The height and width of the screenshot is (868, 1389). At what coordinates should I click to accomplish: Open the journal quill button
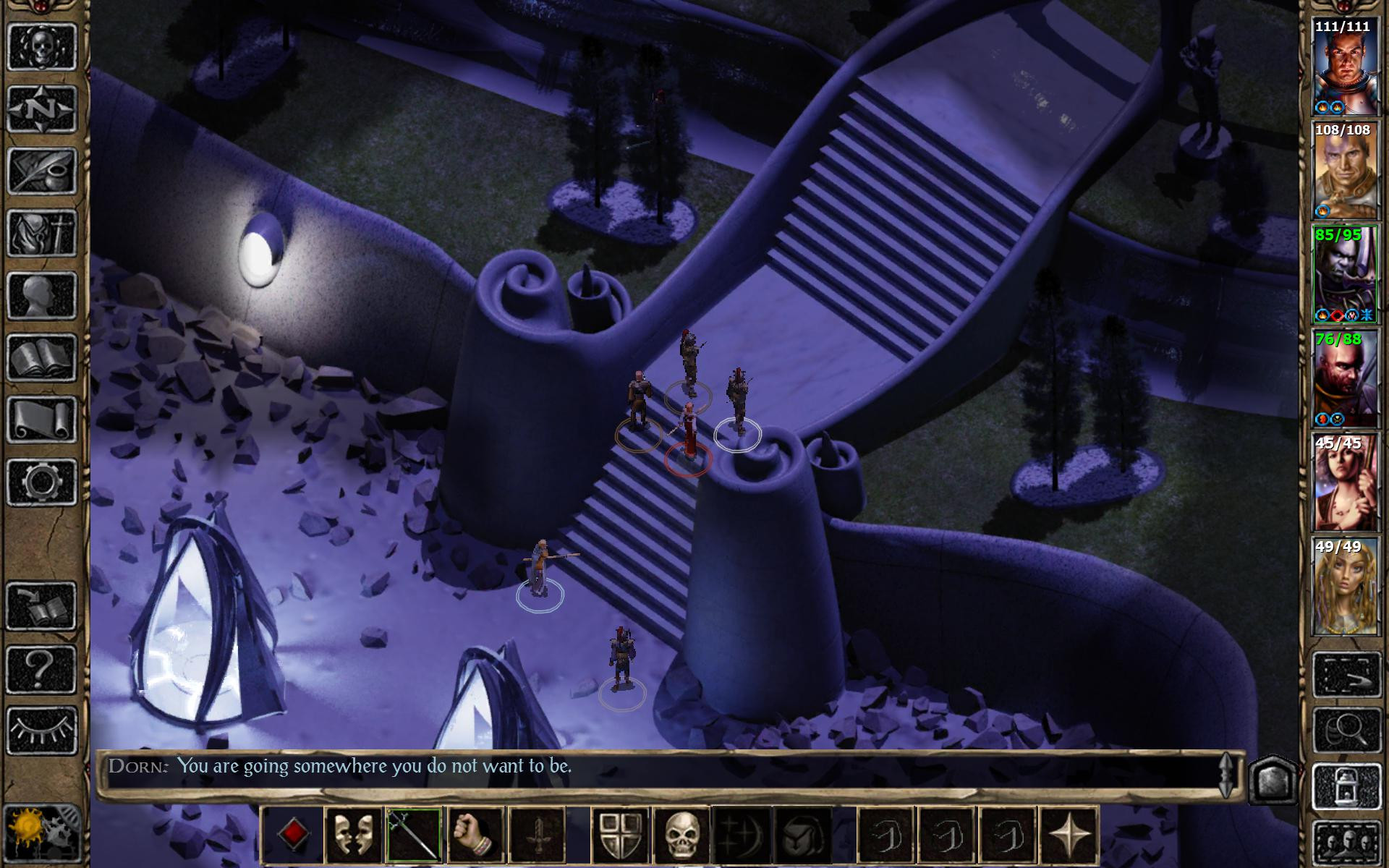42,171
